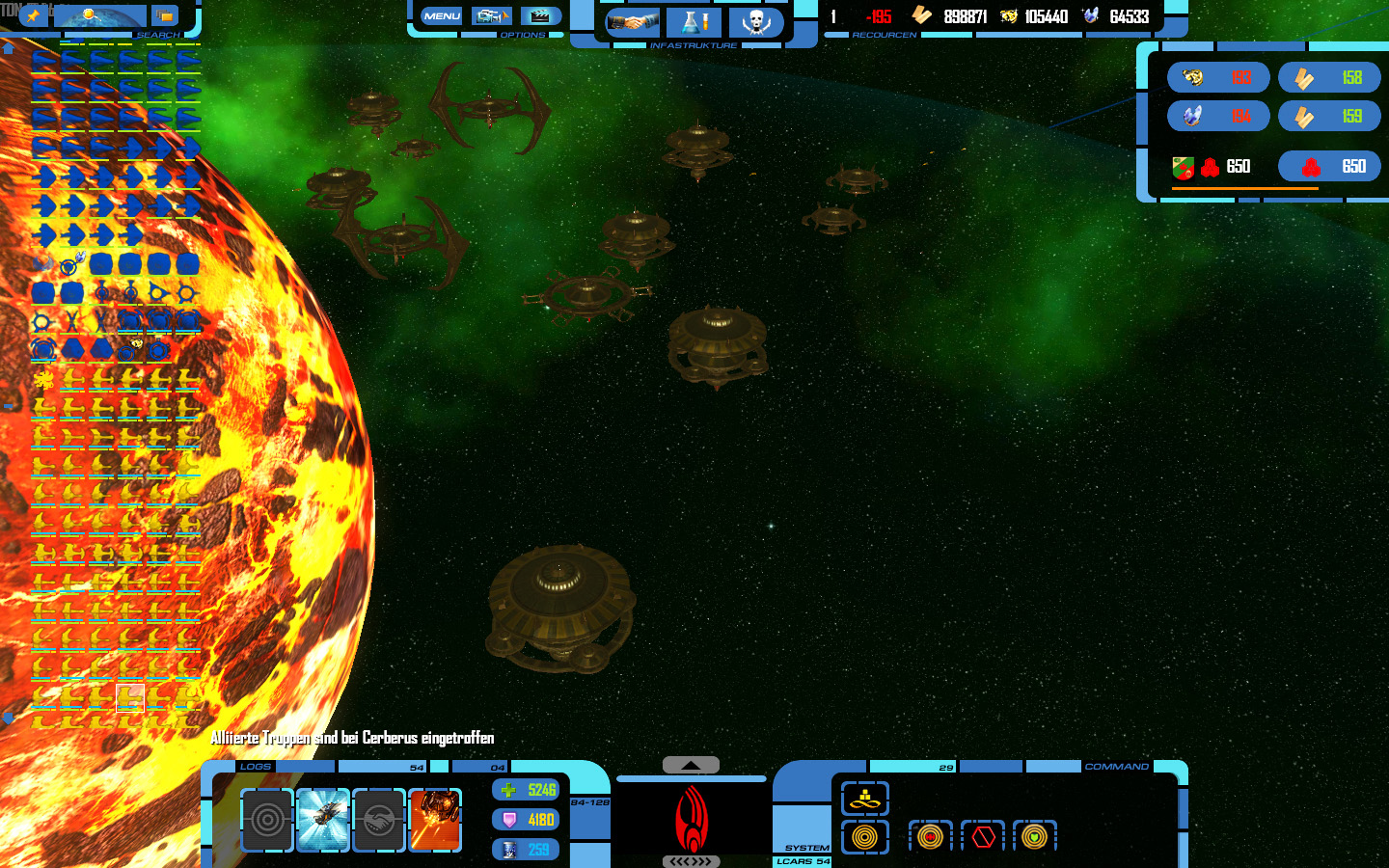Toggle the pin icon at top left
The height and width of the screenshot is (868, 1389).
pos(33,15)
